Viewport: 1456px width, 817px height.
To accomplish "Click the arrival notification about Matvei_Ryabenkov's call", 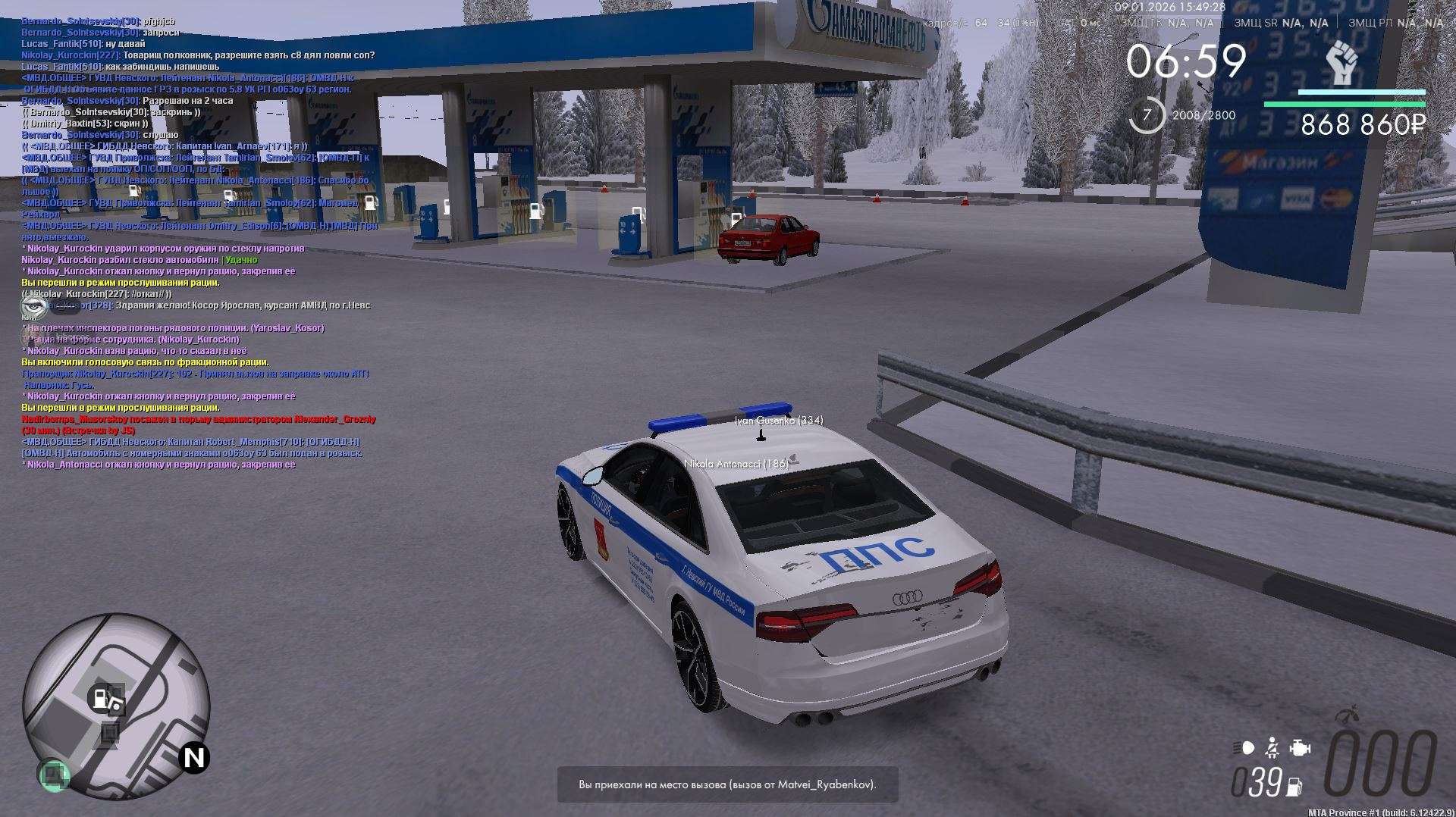I will pos(727,784).
